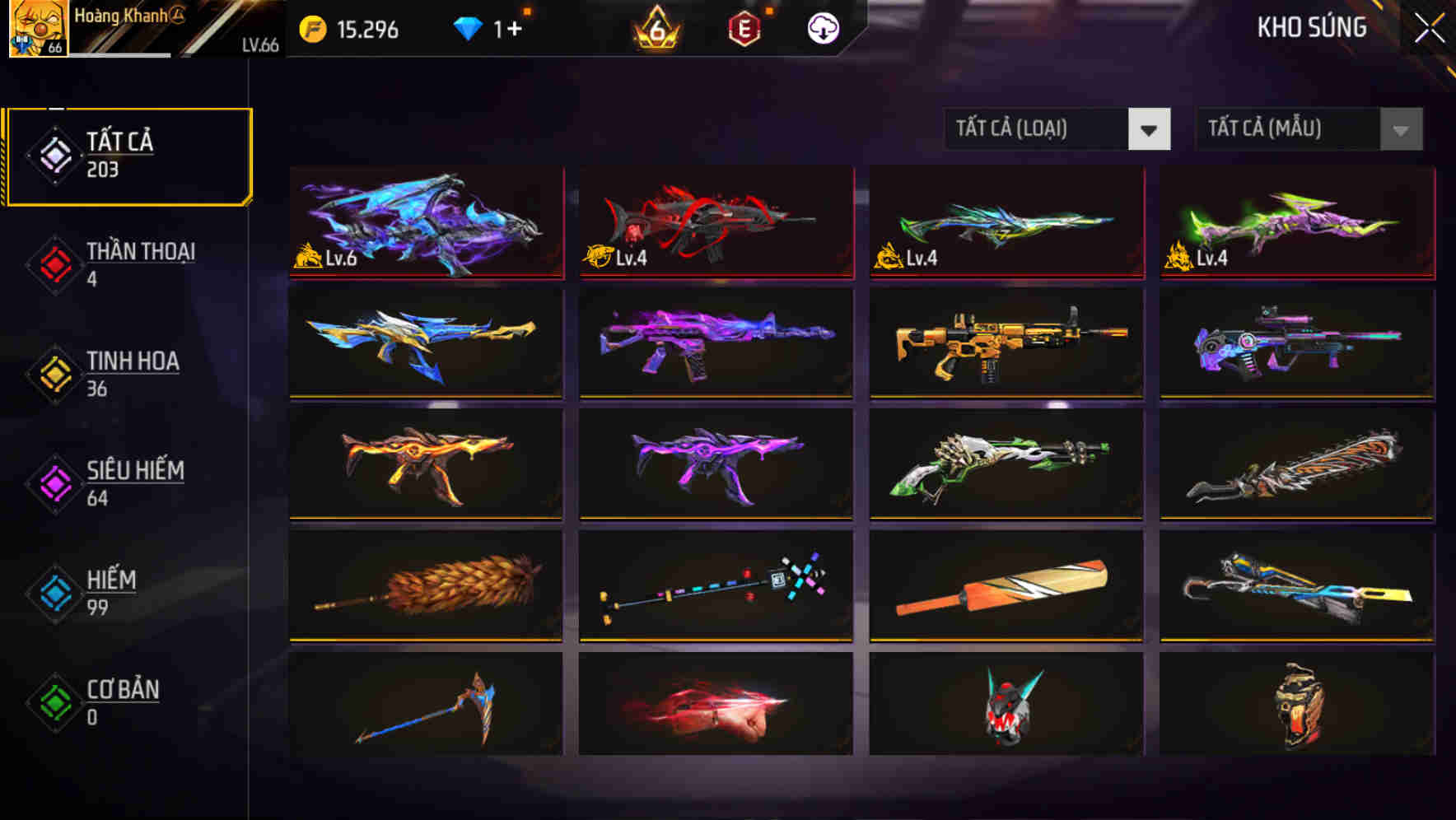The width and height of the screenshot is (1456, 820).
Task: Open the cloud download icon
Action: coord(823,30)
